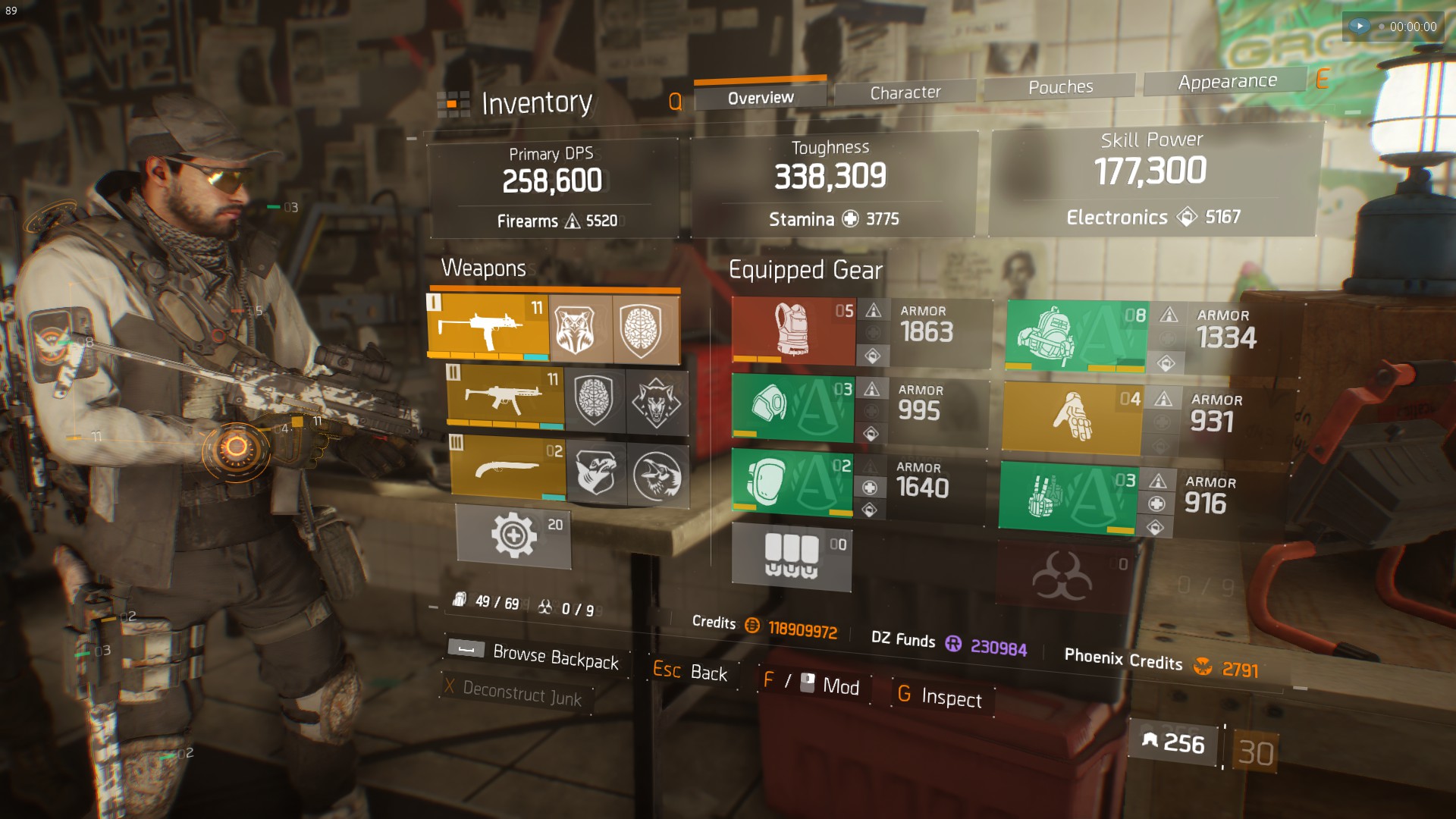Select the Appearance tab
The height and width of the screenshot is (819, 1456).
pyautogui.click(x=1227, y=81)
